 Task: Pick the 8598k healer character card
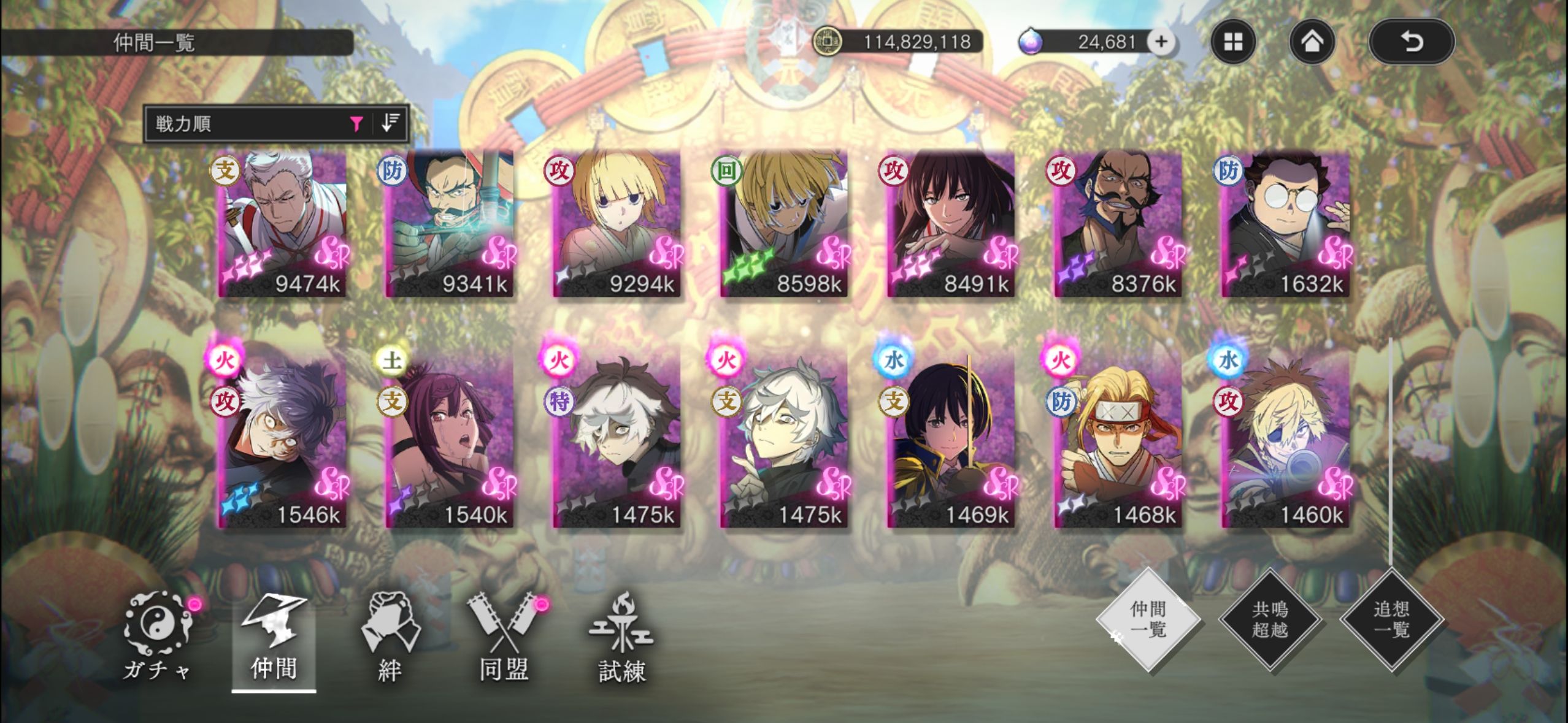pyautogui.click(x=783, y=224)
